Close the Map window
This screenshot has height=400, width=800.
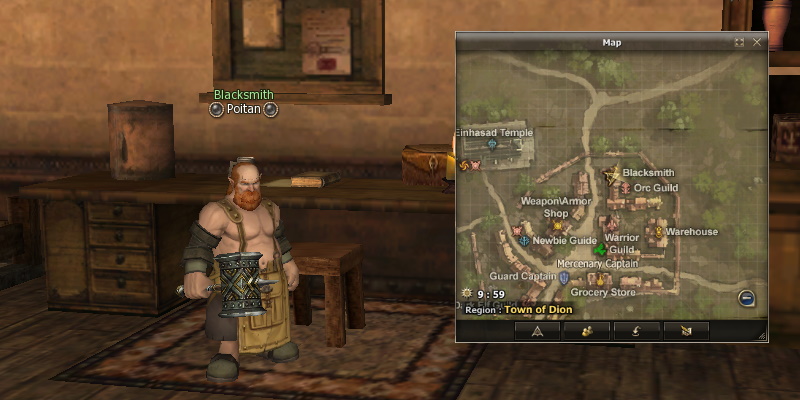[757, 43]
